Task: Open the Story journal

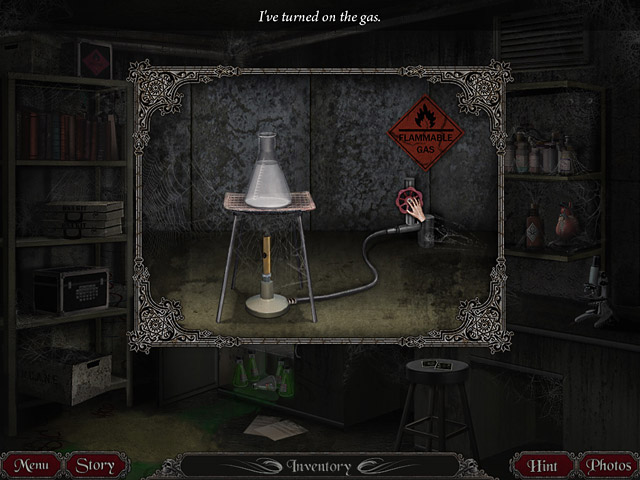Action: (96, 465)
